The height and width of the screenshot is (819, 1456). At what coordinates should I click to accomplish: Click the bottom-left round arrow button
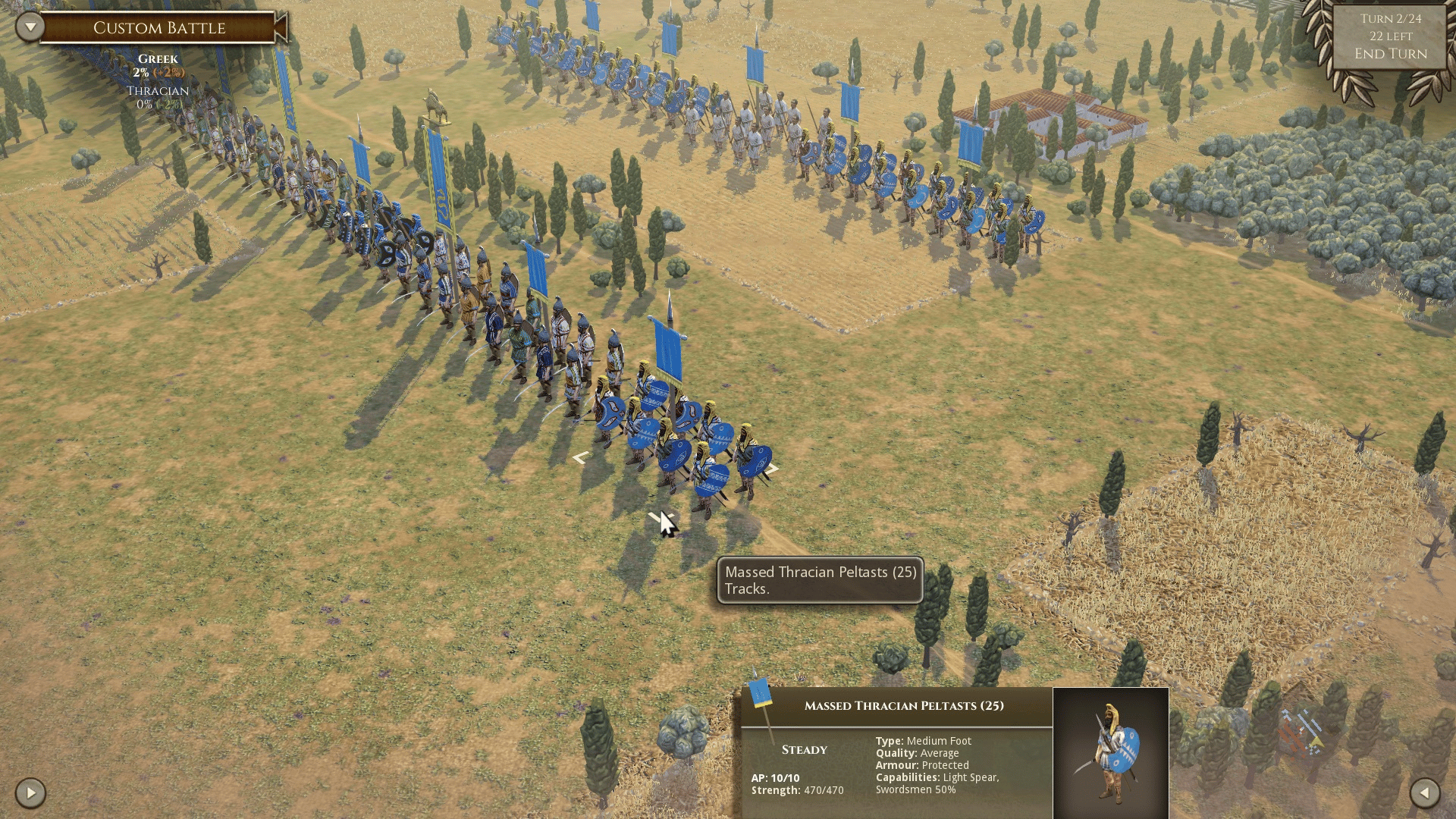pos(30,793)
